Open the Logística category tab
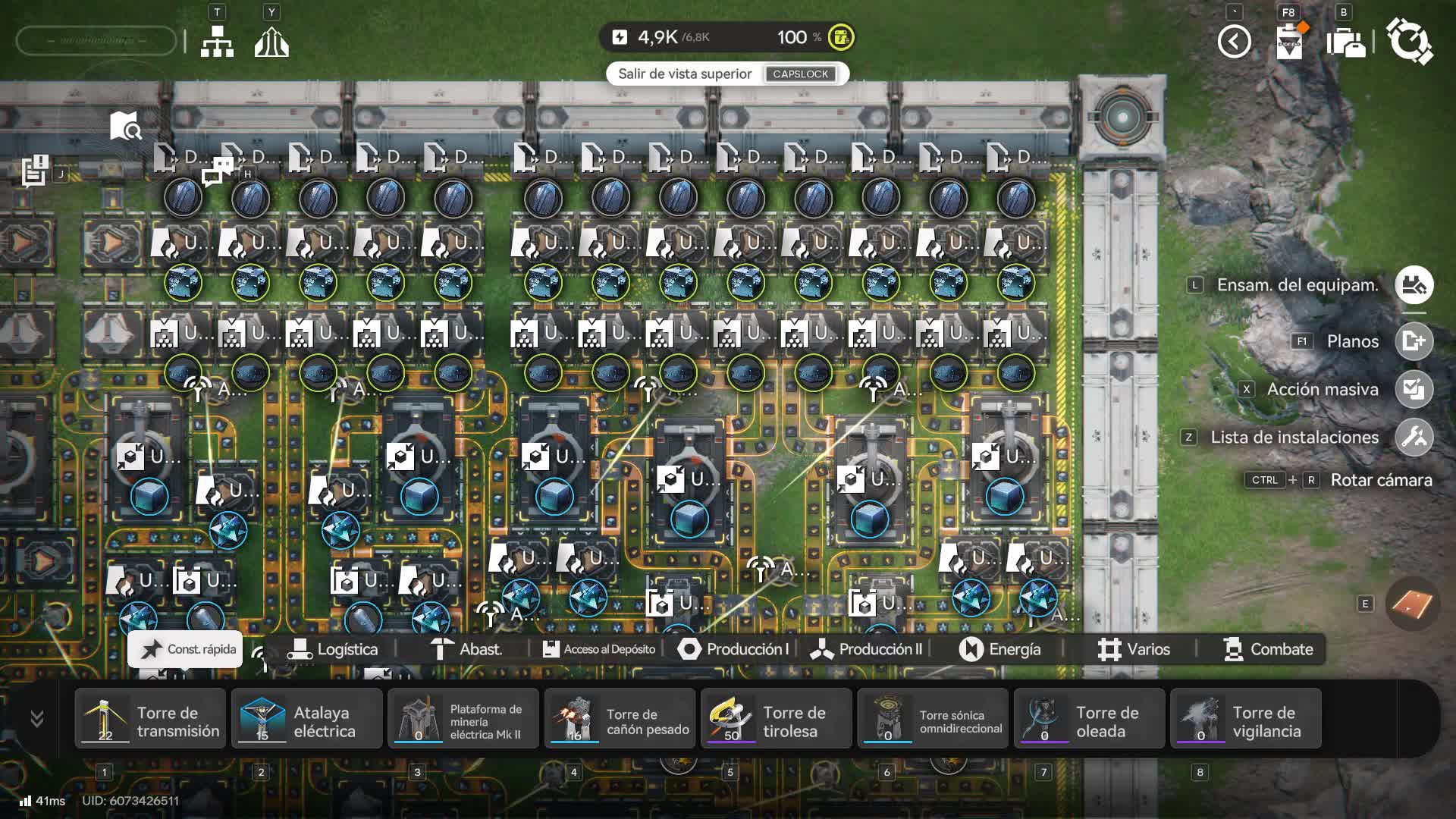1456x819 pixels. coord(332,649)
